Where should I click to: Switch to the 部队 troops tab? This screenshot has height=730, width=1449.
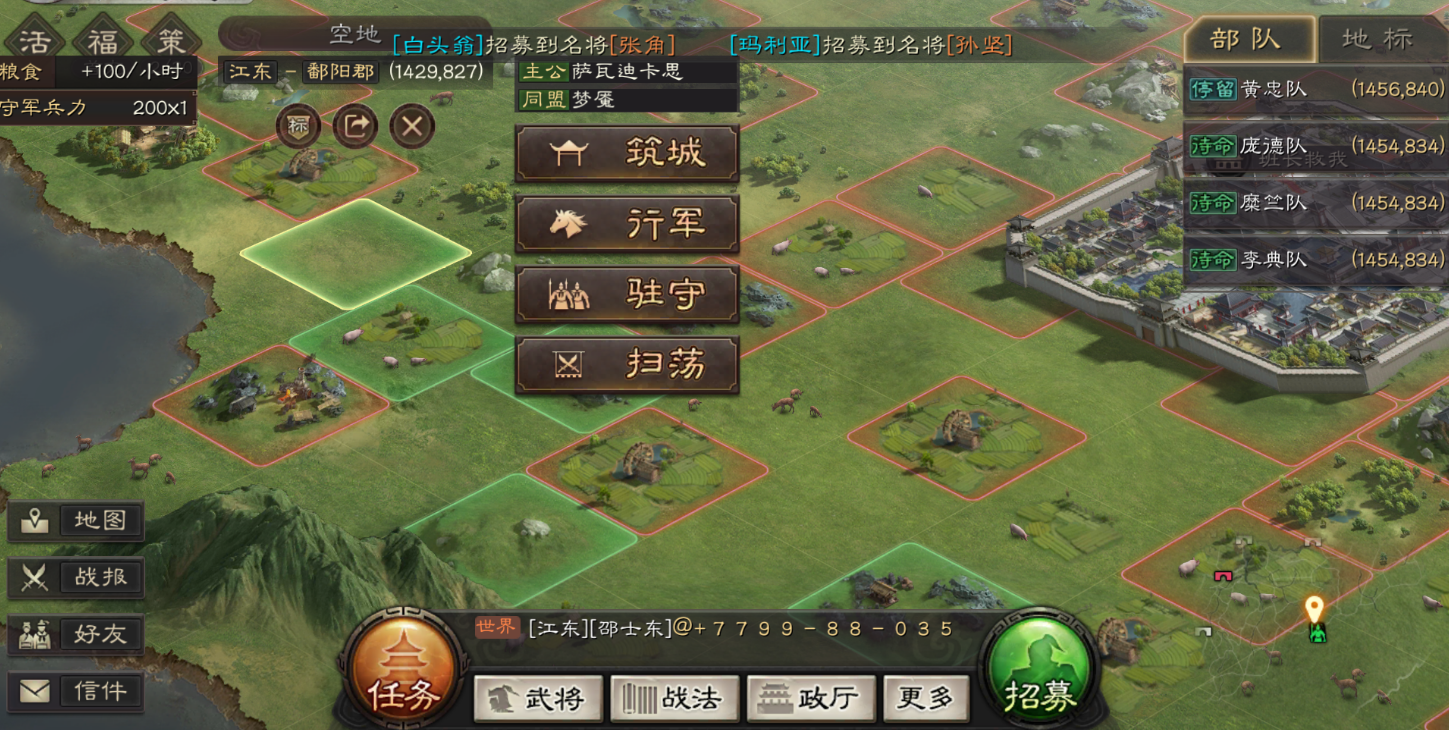(1246, 40)
